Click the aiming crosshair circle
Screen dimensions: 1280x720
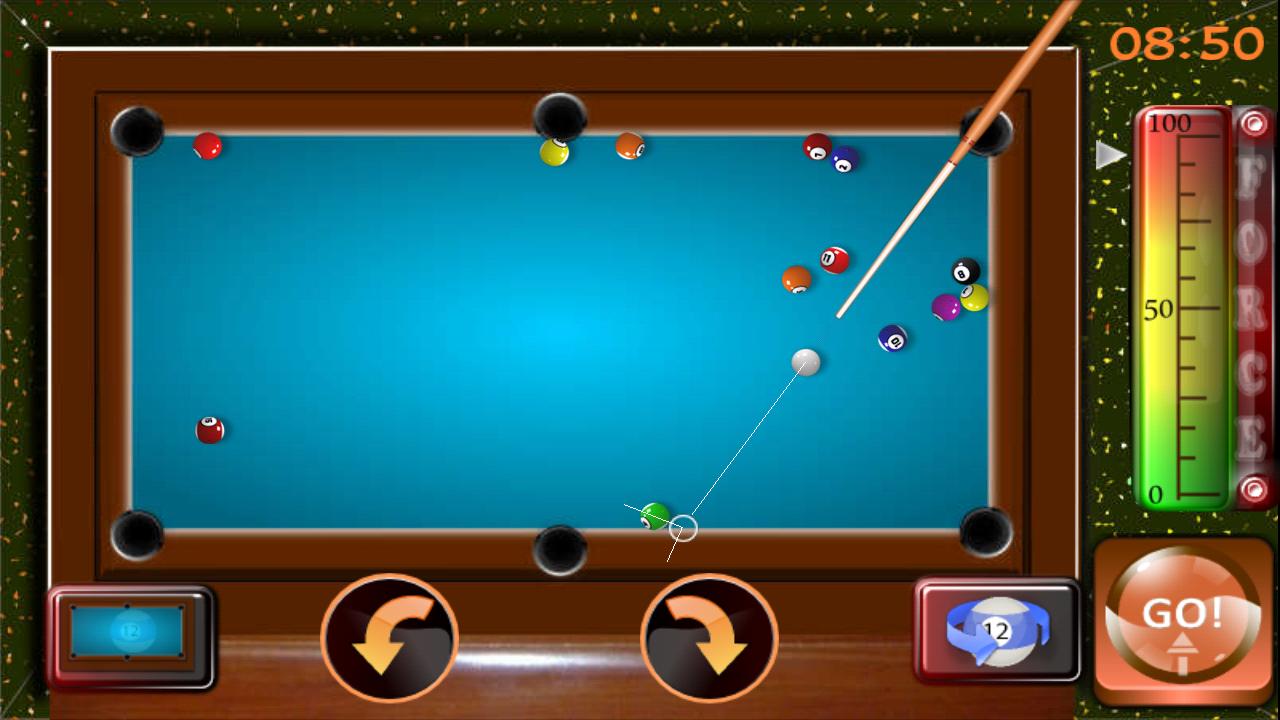click(x=683, y=530)
